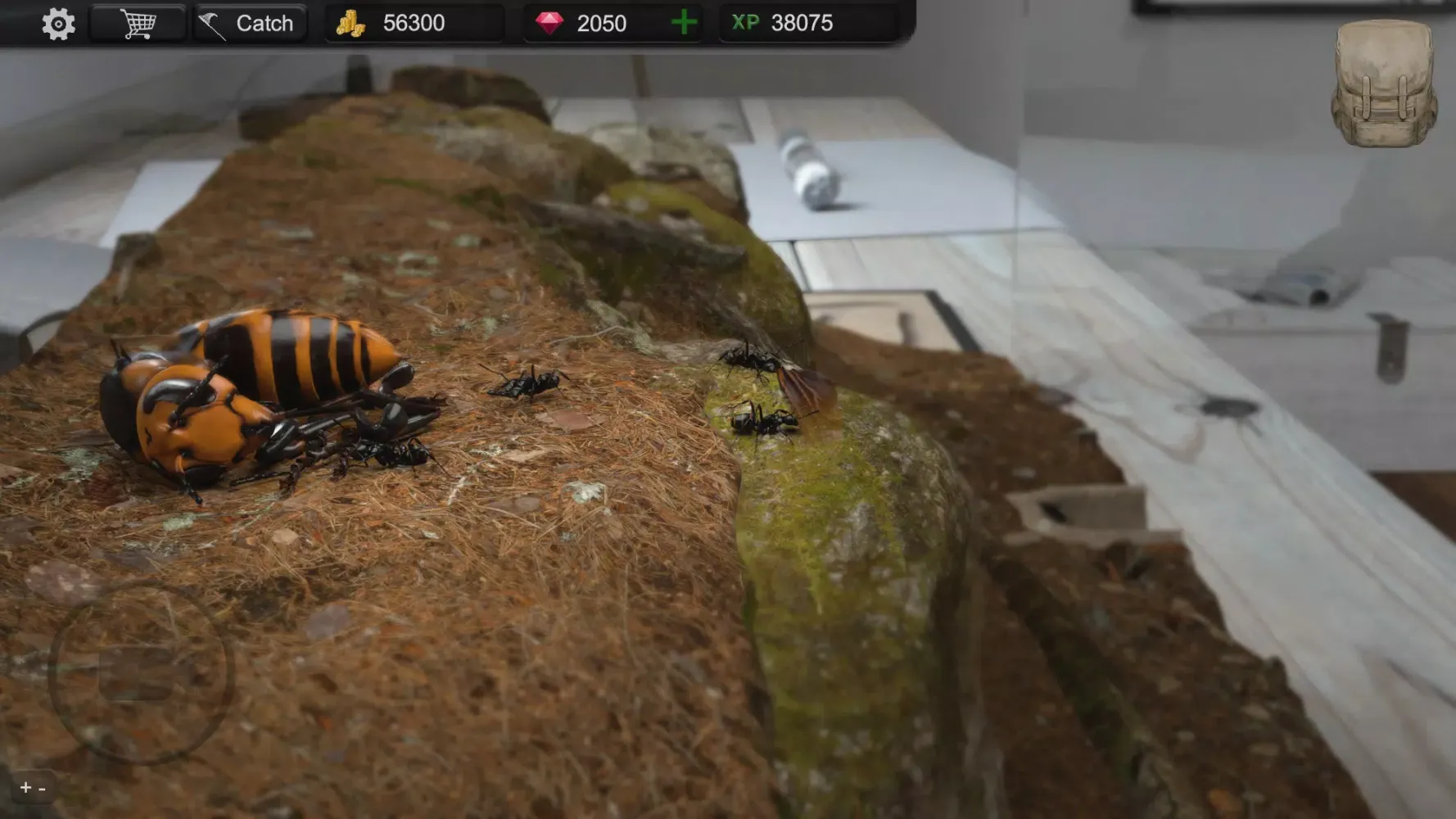Open the shop via the cart icon
The width and height of the screenshot is (1456, 819).
coord(138,24)
